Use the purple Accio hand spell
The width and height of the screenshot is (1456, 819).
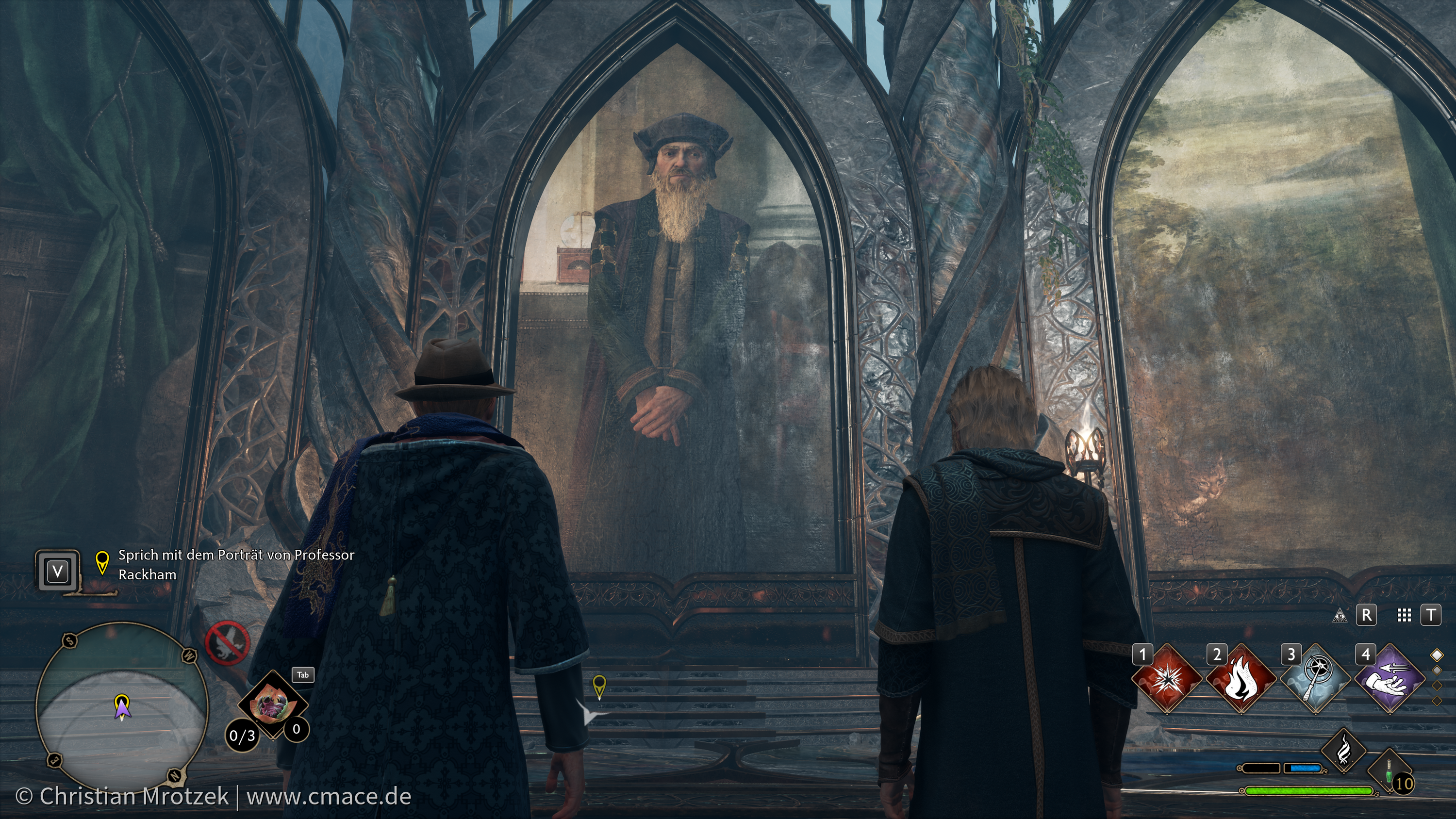tap(1390, 680)
